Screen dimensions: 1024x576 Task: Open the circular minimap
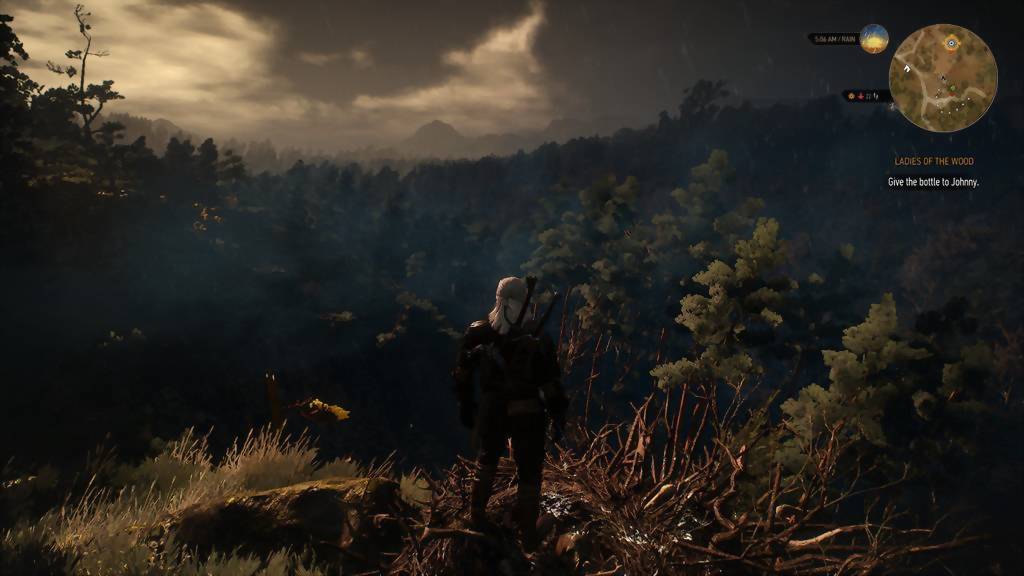tap(943, 78)
